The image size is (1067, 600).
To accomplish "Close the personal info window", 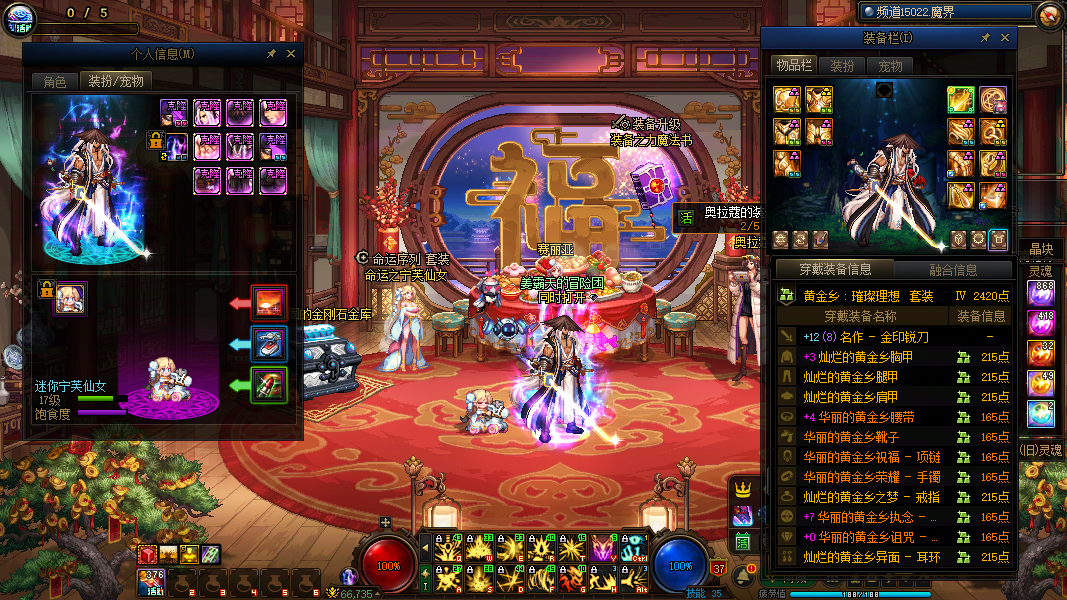I will coord(291,53).
